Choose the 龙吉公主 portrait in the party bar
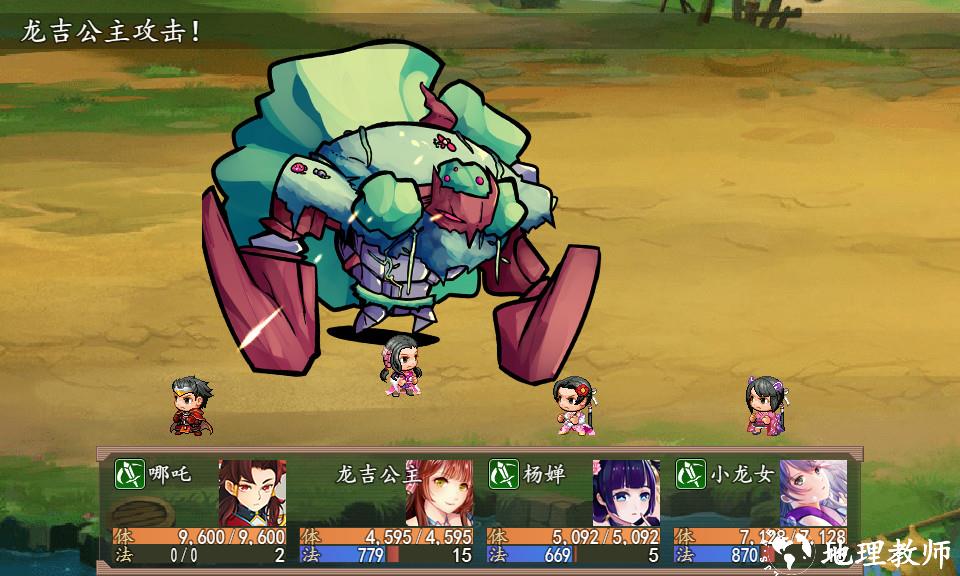 pyautogui.click(x=438, y=492)
